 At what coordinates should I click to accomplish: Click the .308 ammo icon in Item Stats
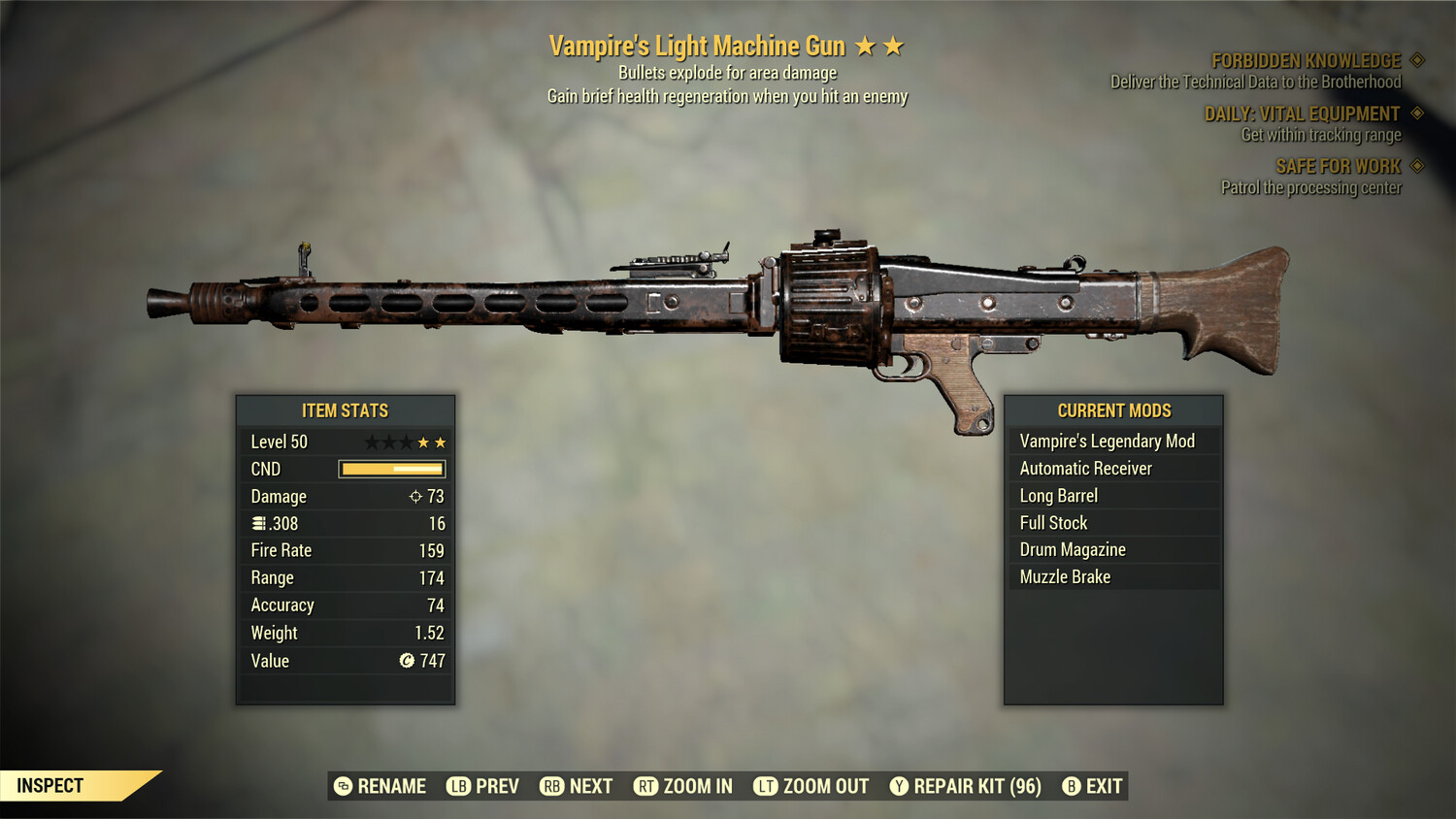(x=258, y=523)
